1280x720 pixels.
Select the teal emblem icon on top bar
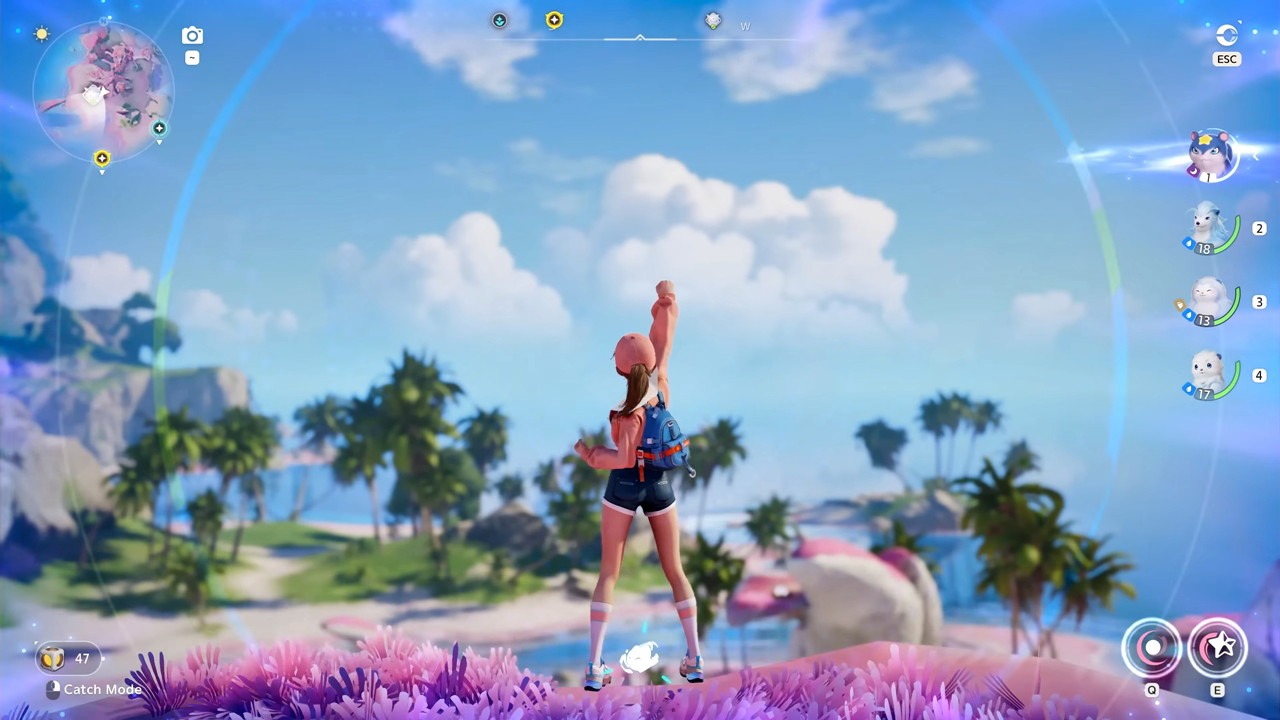point(499,20)
